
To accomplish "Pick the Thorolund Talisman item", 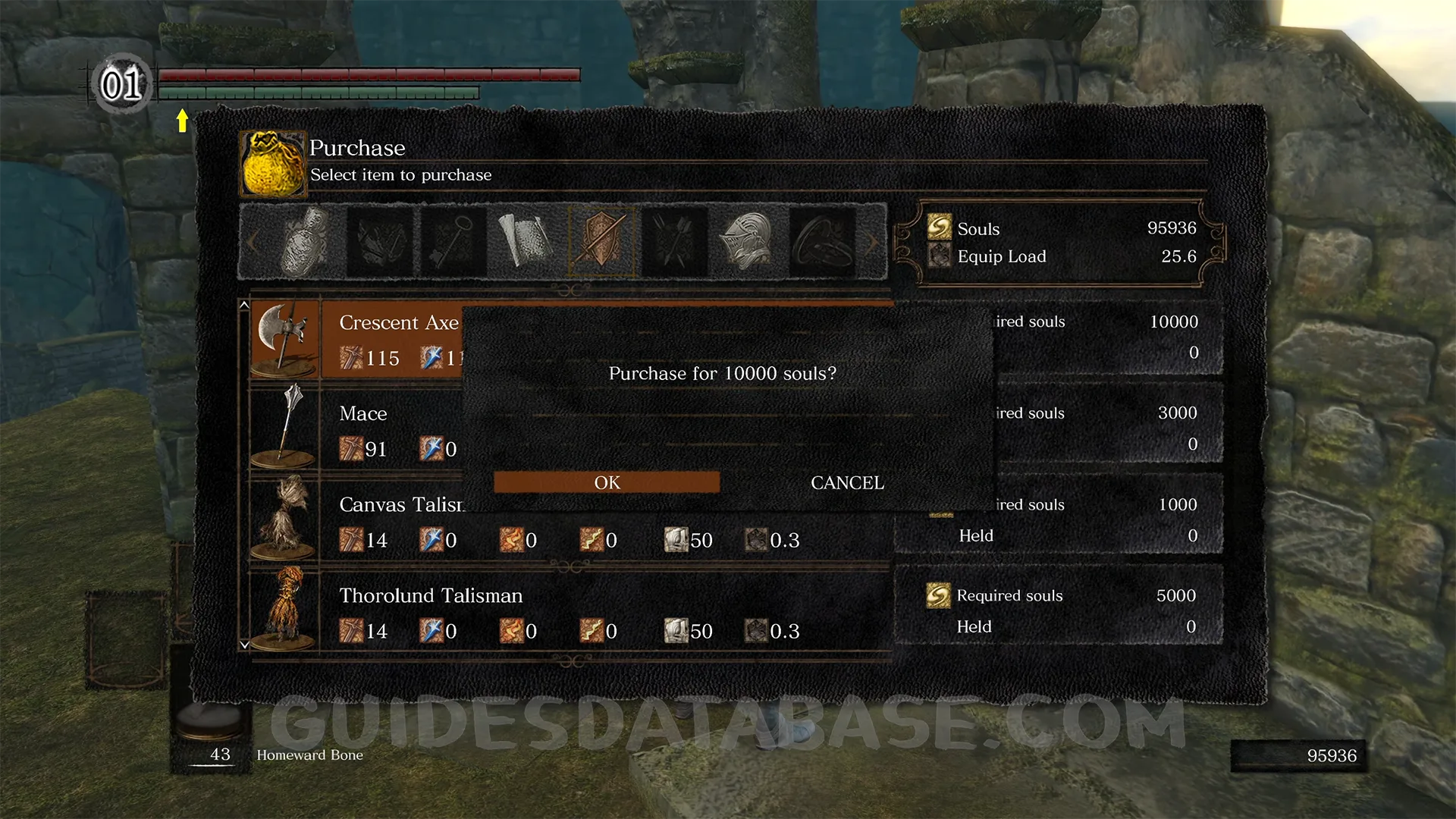I will point(431,596).
